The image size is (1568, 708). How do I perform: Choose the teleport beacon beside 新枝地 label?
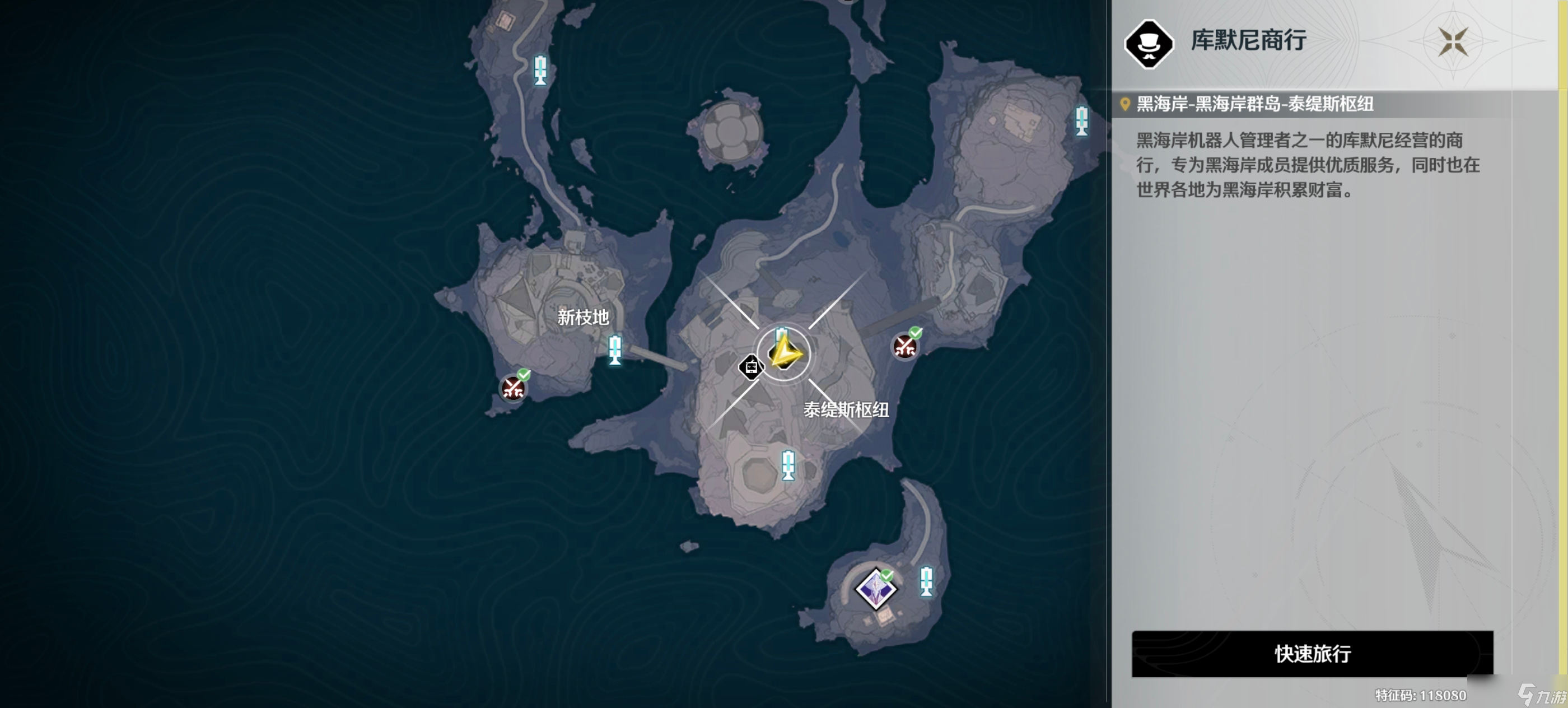tap(615, 350)
